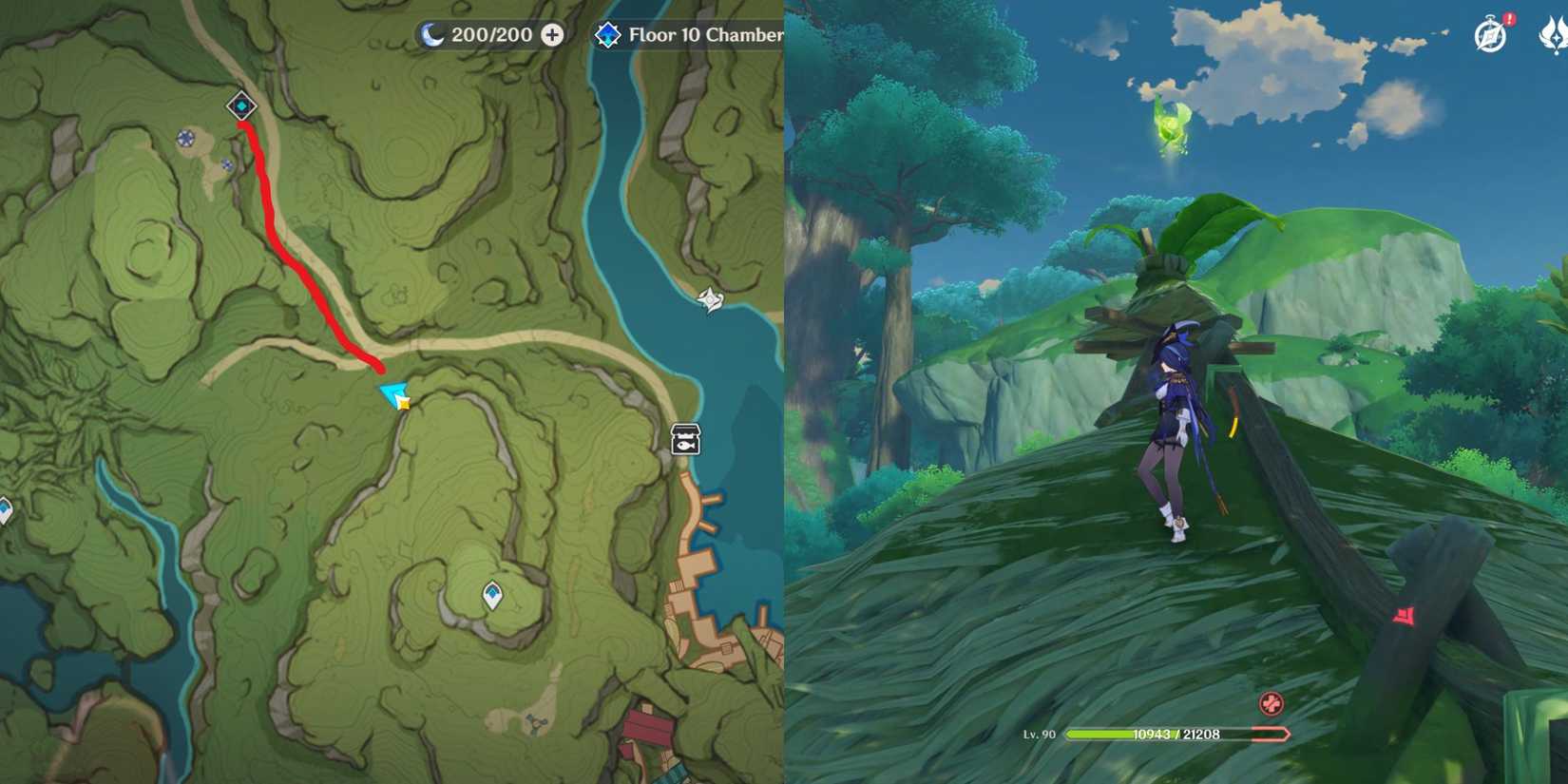The image size is (1568, 784).
Task: Open the Fishing Association shop marker
Action: coord(685,439)
